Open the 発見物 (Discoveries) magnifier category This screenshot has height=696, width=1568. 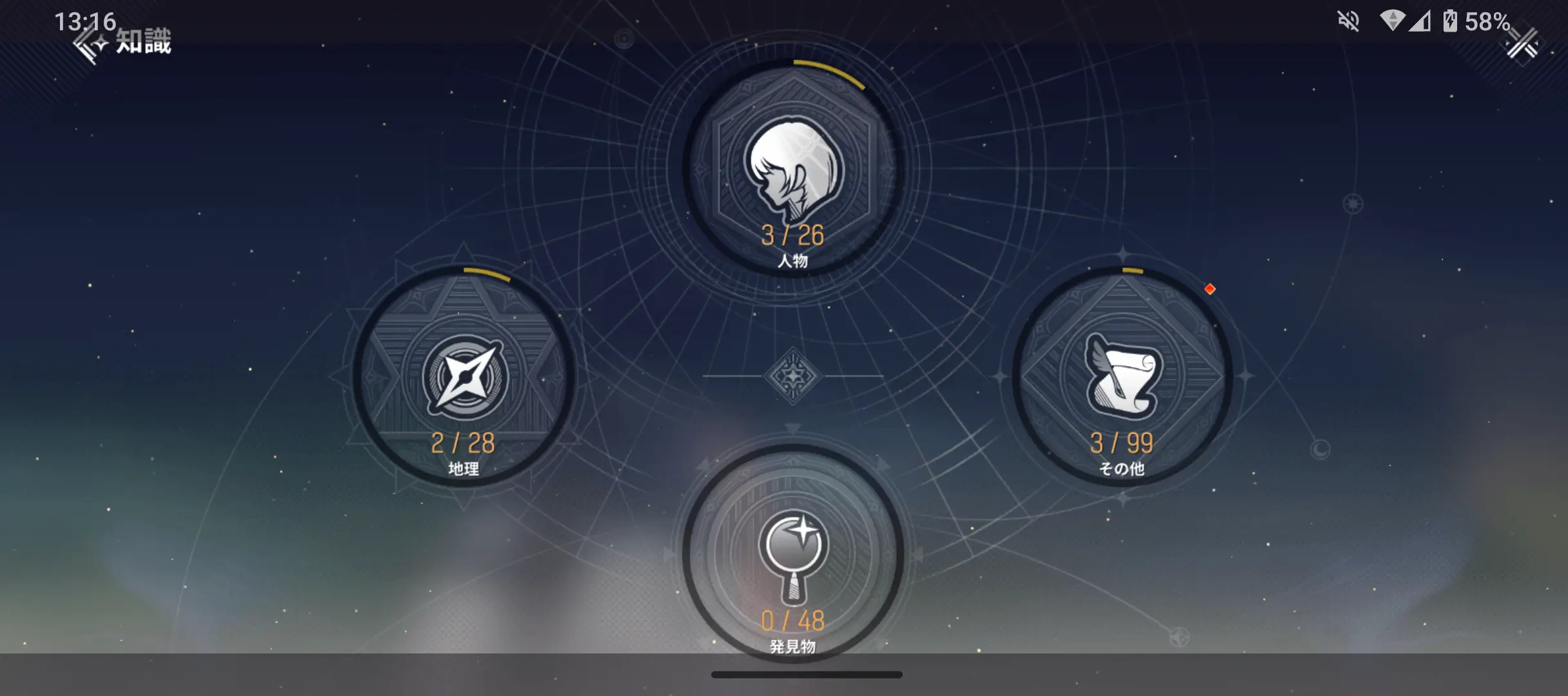pos(792,554)
